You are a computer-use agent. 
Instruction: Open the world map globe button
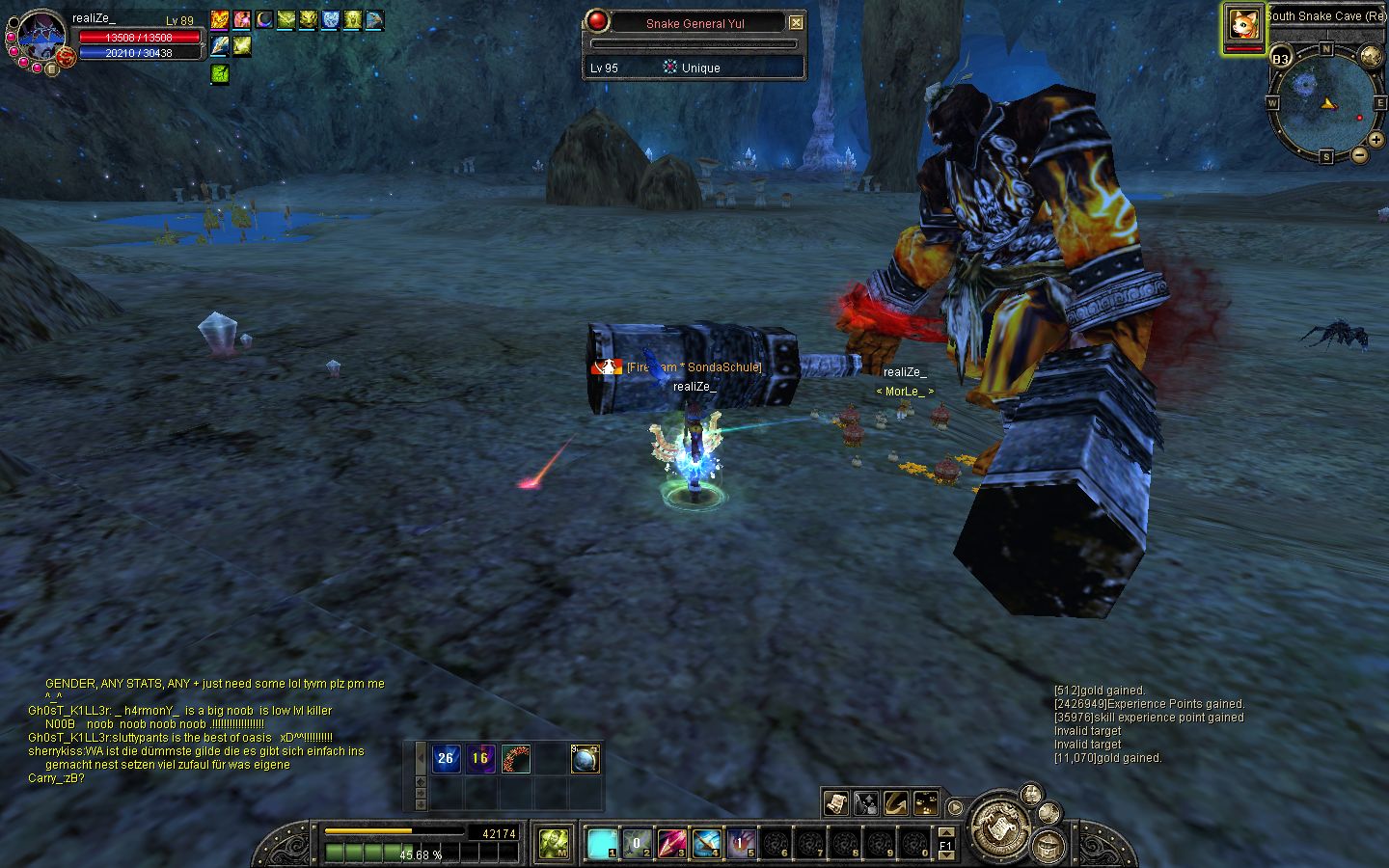pos(1372,55)
